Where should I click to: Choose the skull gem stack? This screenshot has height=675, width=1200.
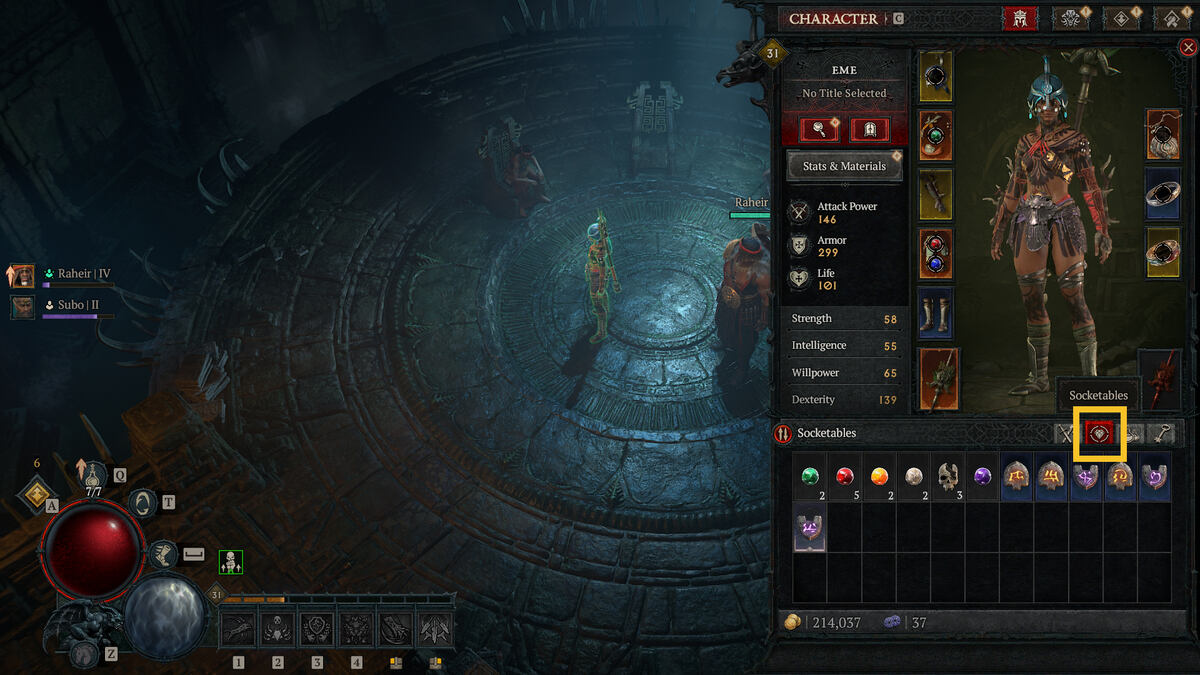[948, 477]
